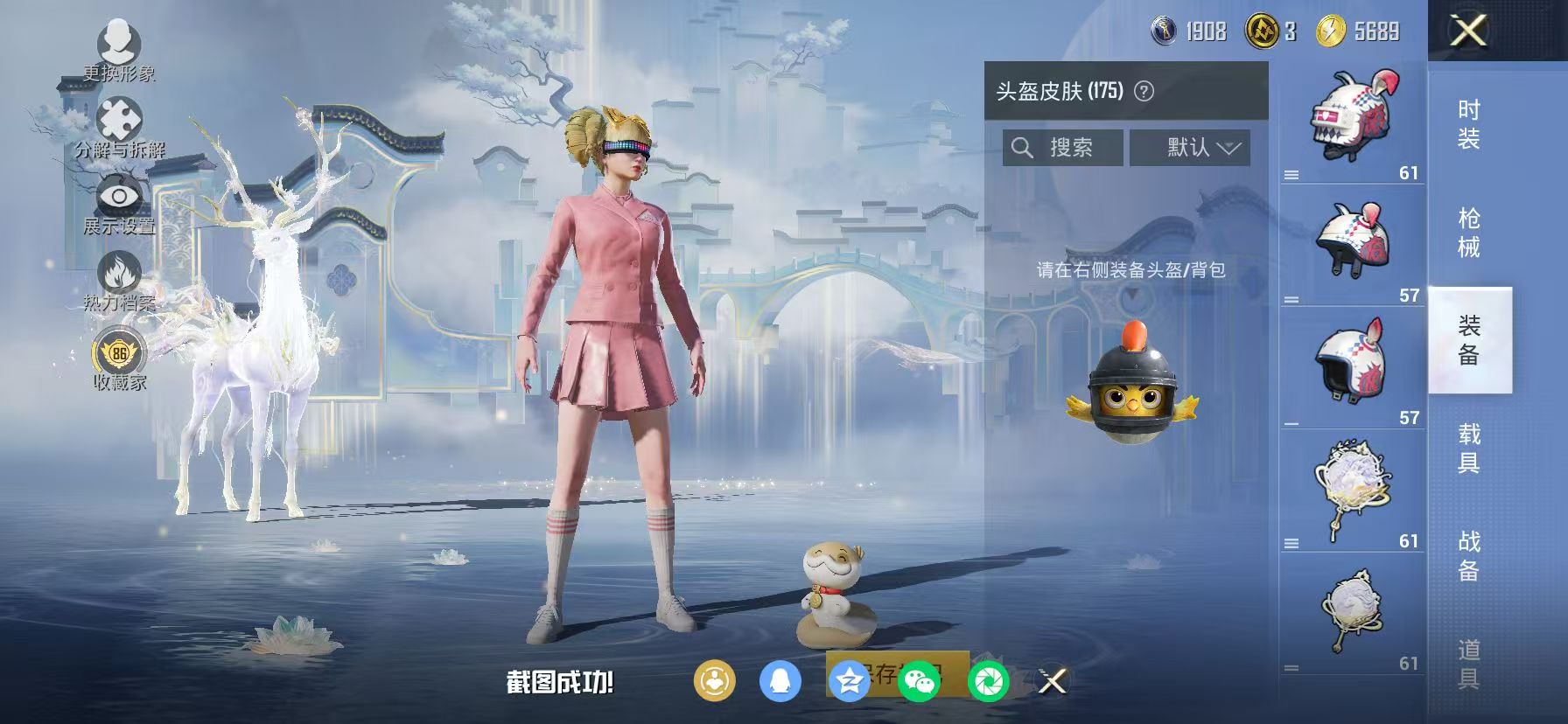Switch to the 时装 tab
1568x724 pixels.
(1471, 122)
